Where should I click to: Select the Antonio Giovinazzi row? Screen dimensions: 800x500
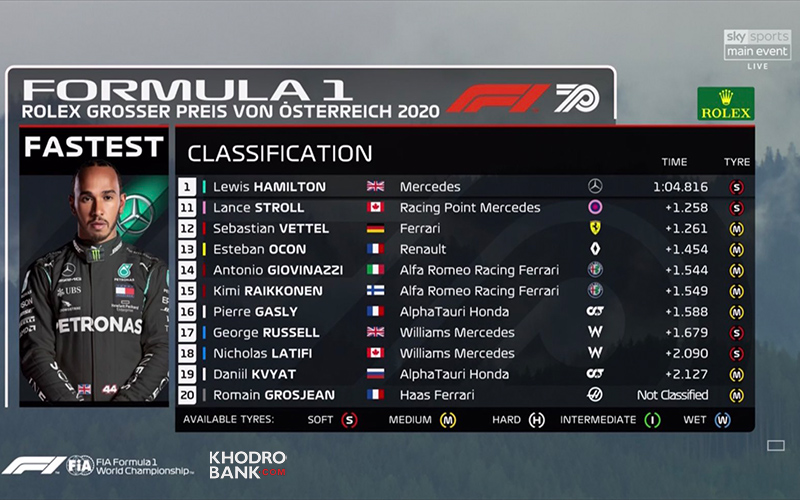click(465, 270)
